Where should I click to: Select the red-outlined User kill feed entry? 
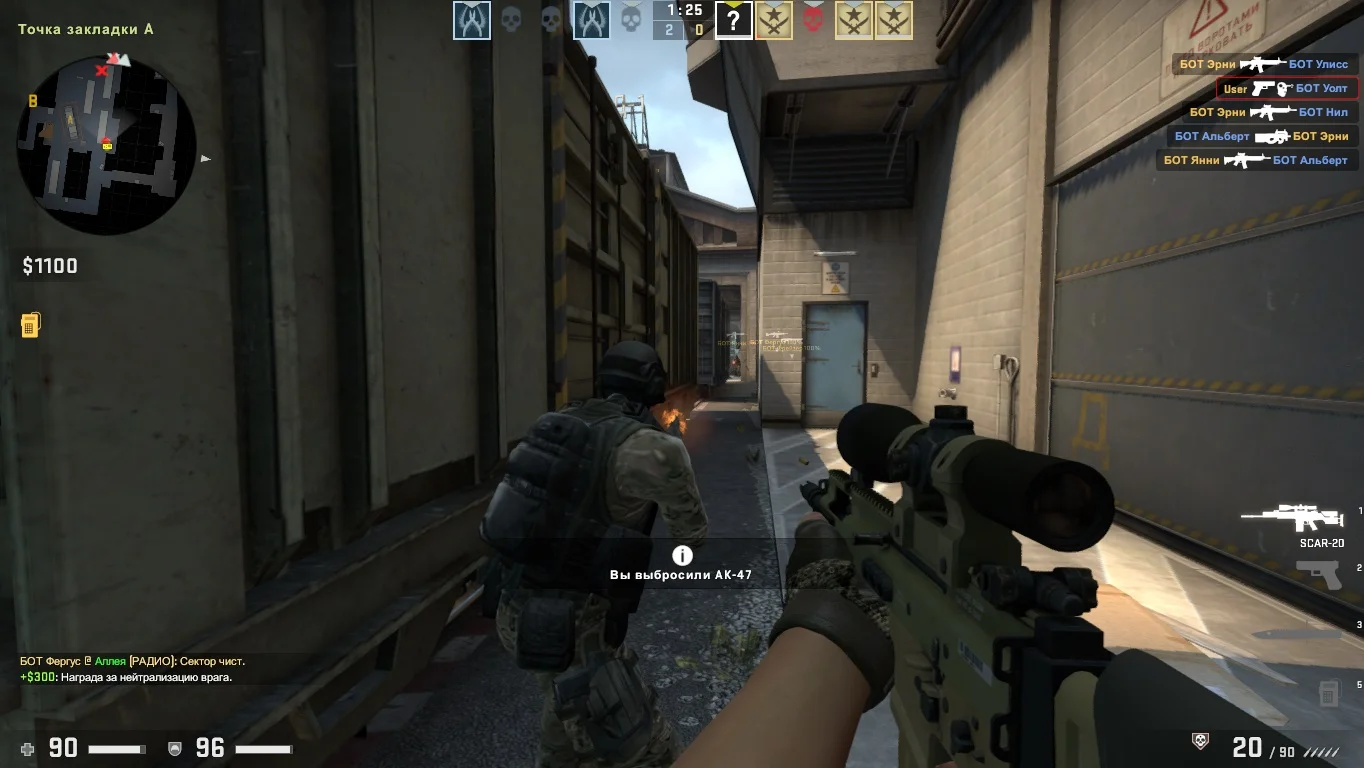pos(1287,88)
